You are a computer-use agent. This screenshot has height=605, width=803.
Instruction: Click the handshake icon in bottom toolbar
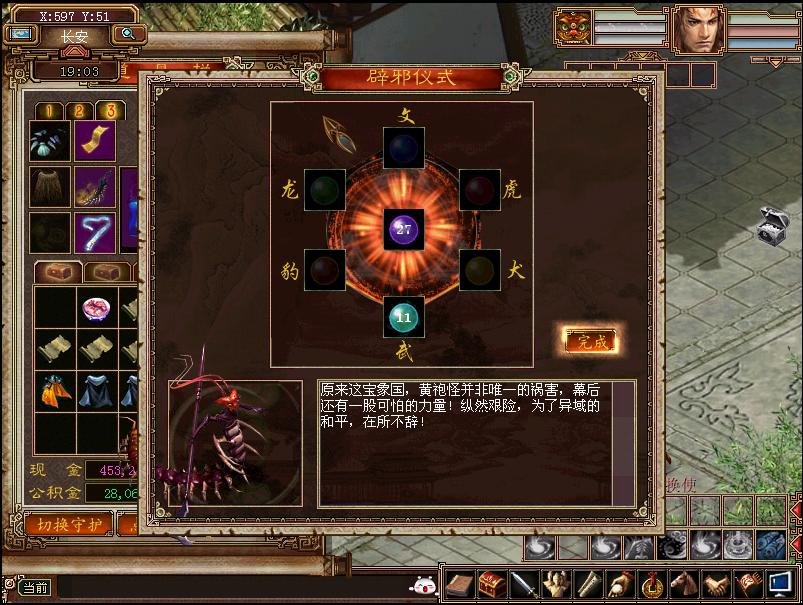click(714, 583)
